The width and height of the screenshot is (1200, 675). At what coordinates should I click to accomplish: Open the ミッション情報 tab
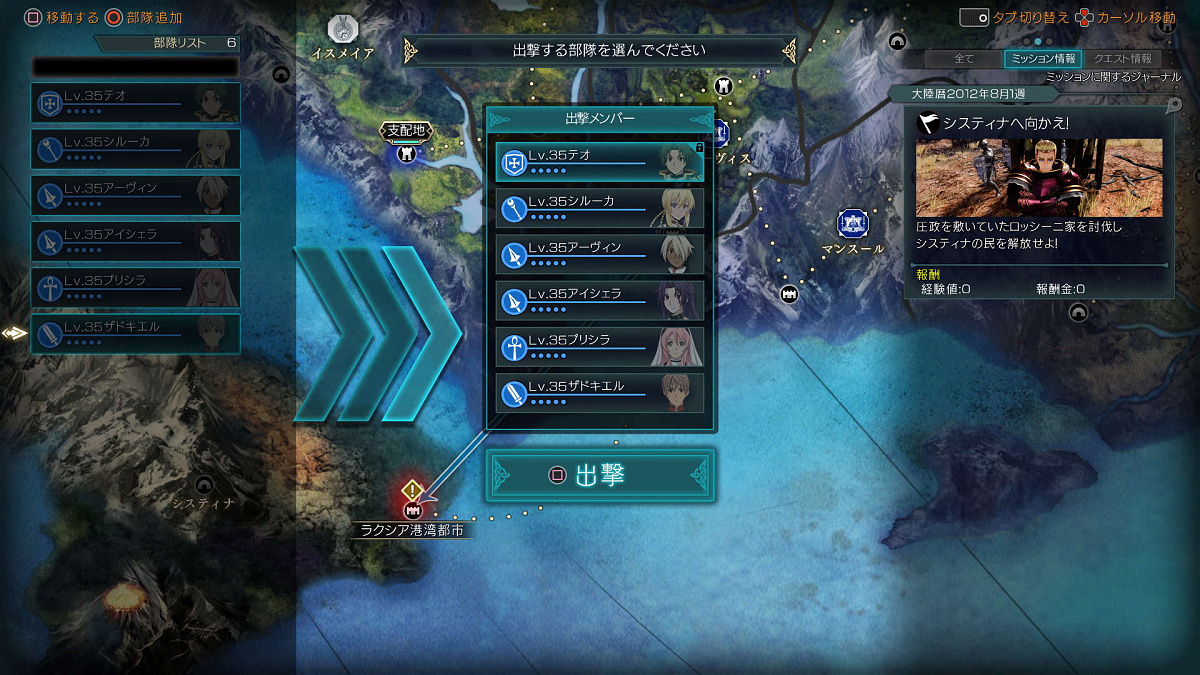point(1041,59)
